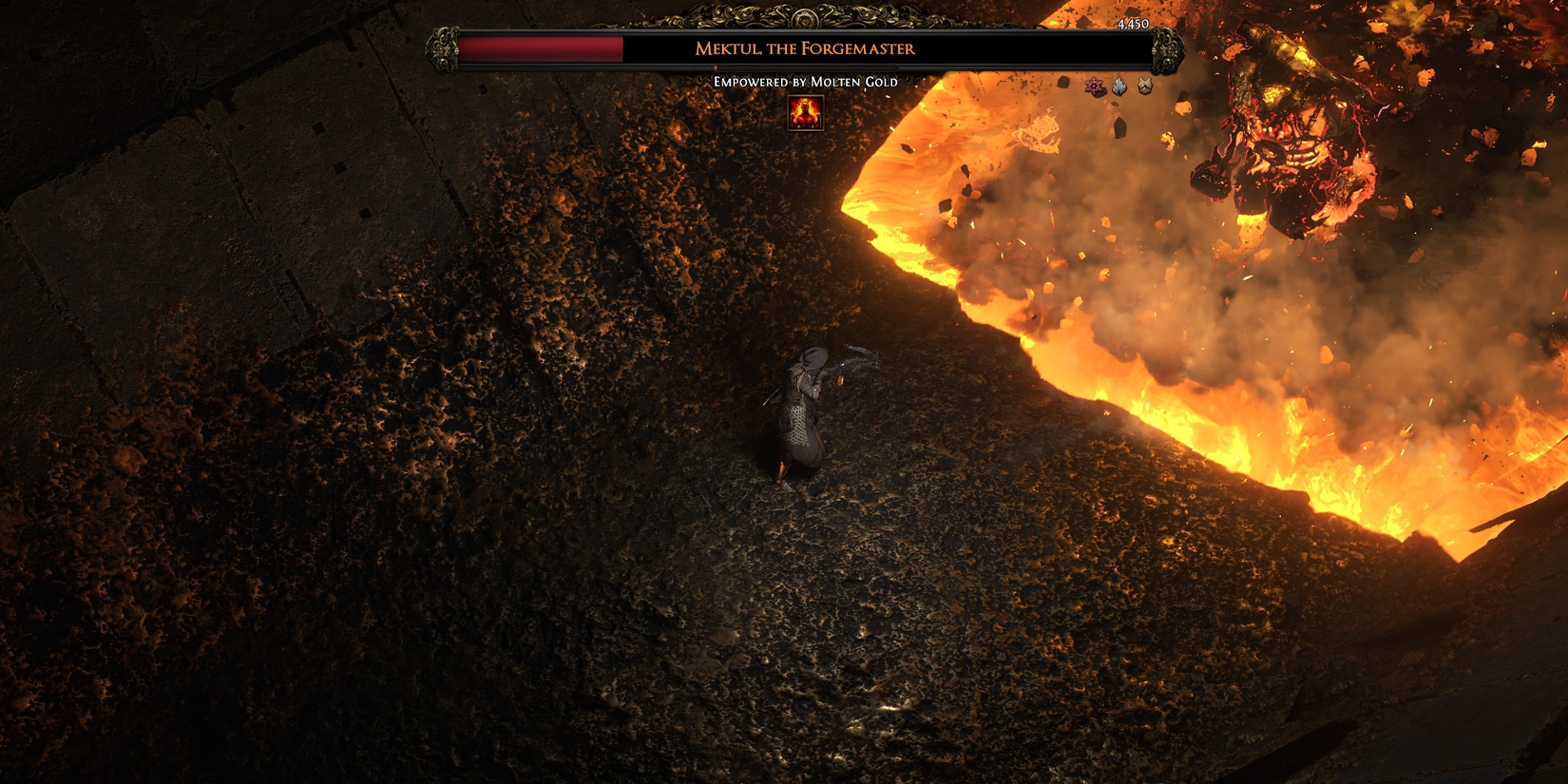1568x784 pixels.
Task: Click the armour chestpiece icon
Action: pos(1144,86)
